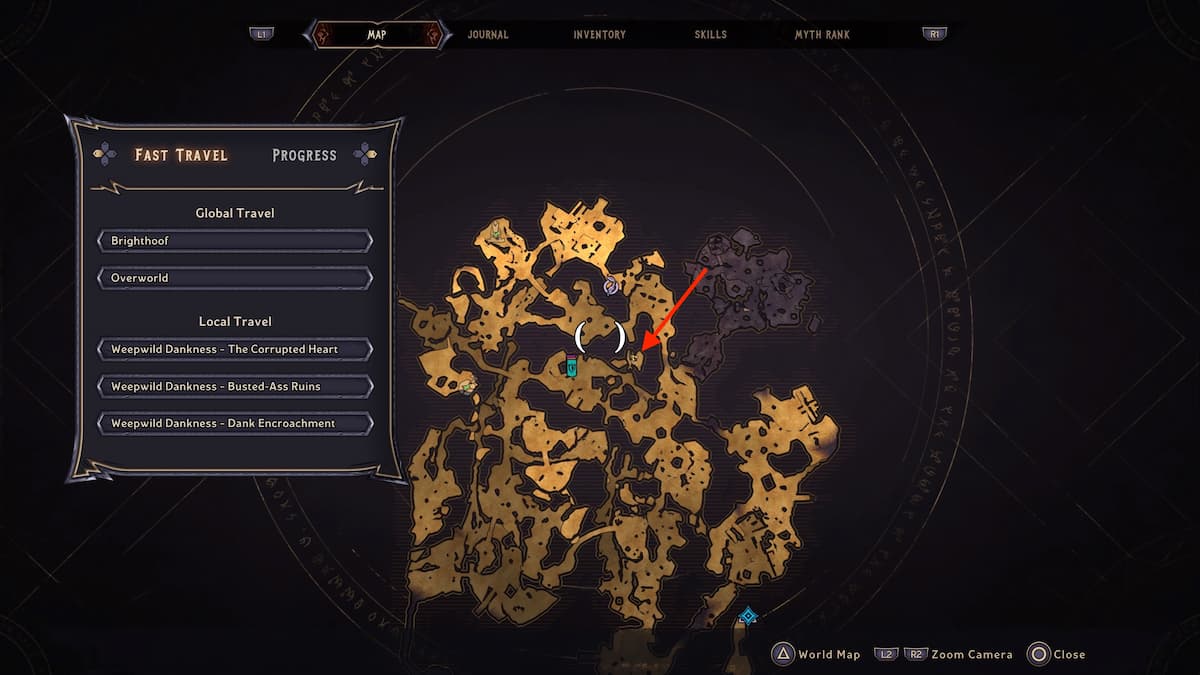The image size is (1200, 675).
Task: Switch to the Inventory tab
Action: [599, 34]
